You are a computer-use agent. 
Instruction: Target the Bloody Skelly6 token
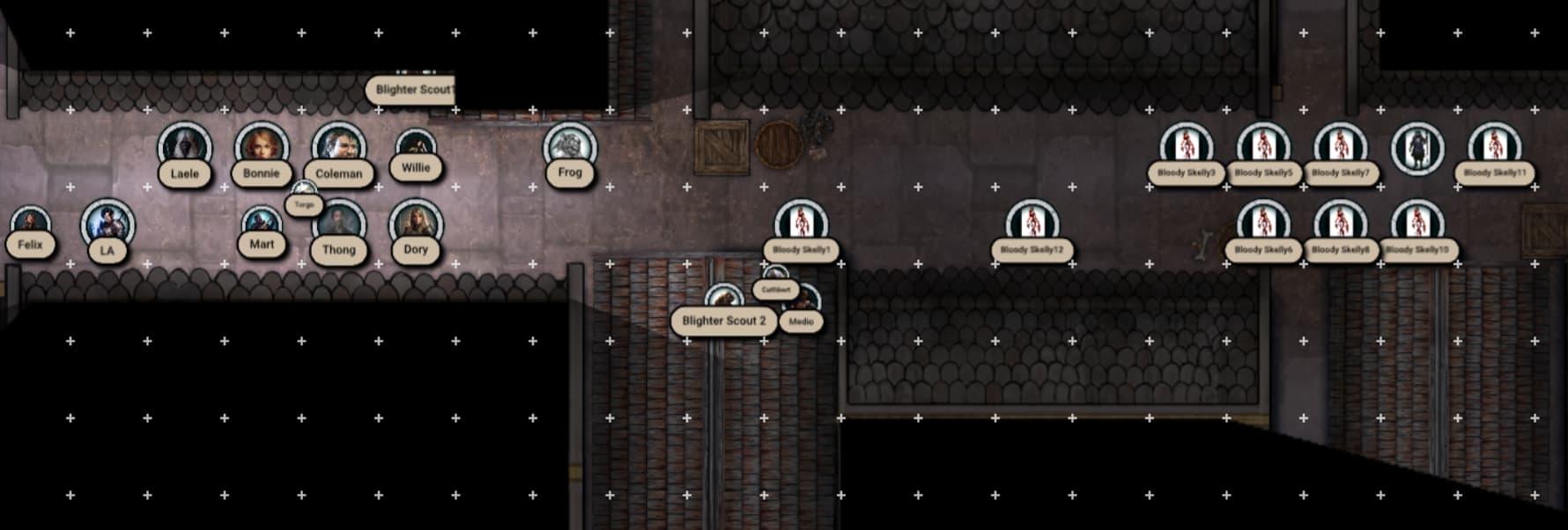1263,224
